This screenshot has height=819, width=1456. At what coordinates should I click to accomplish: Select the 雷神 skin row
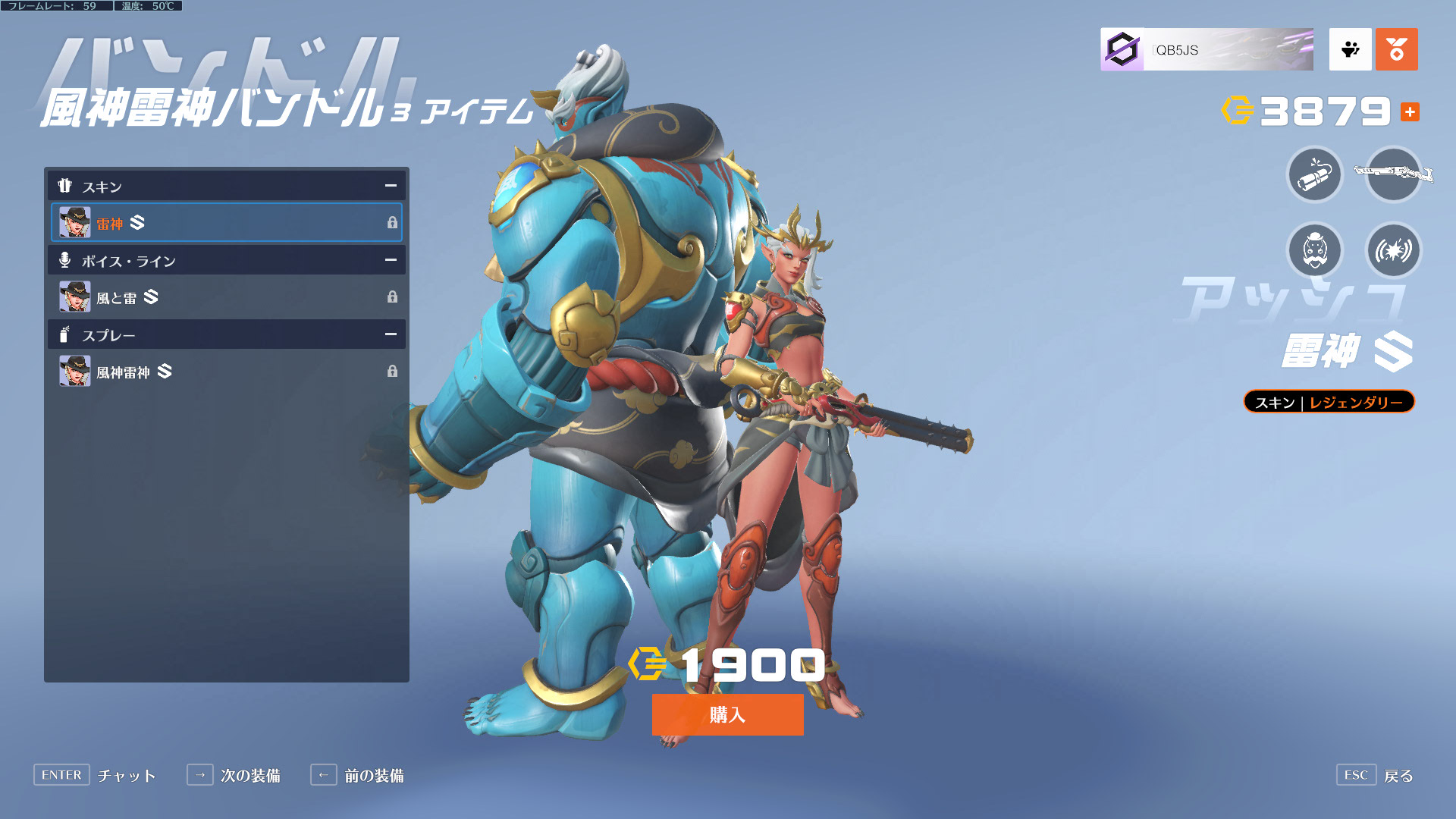[226, 222]
